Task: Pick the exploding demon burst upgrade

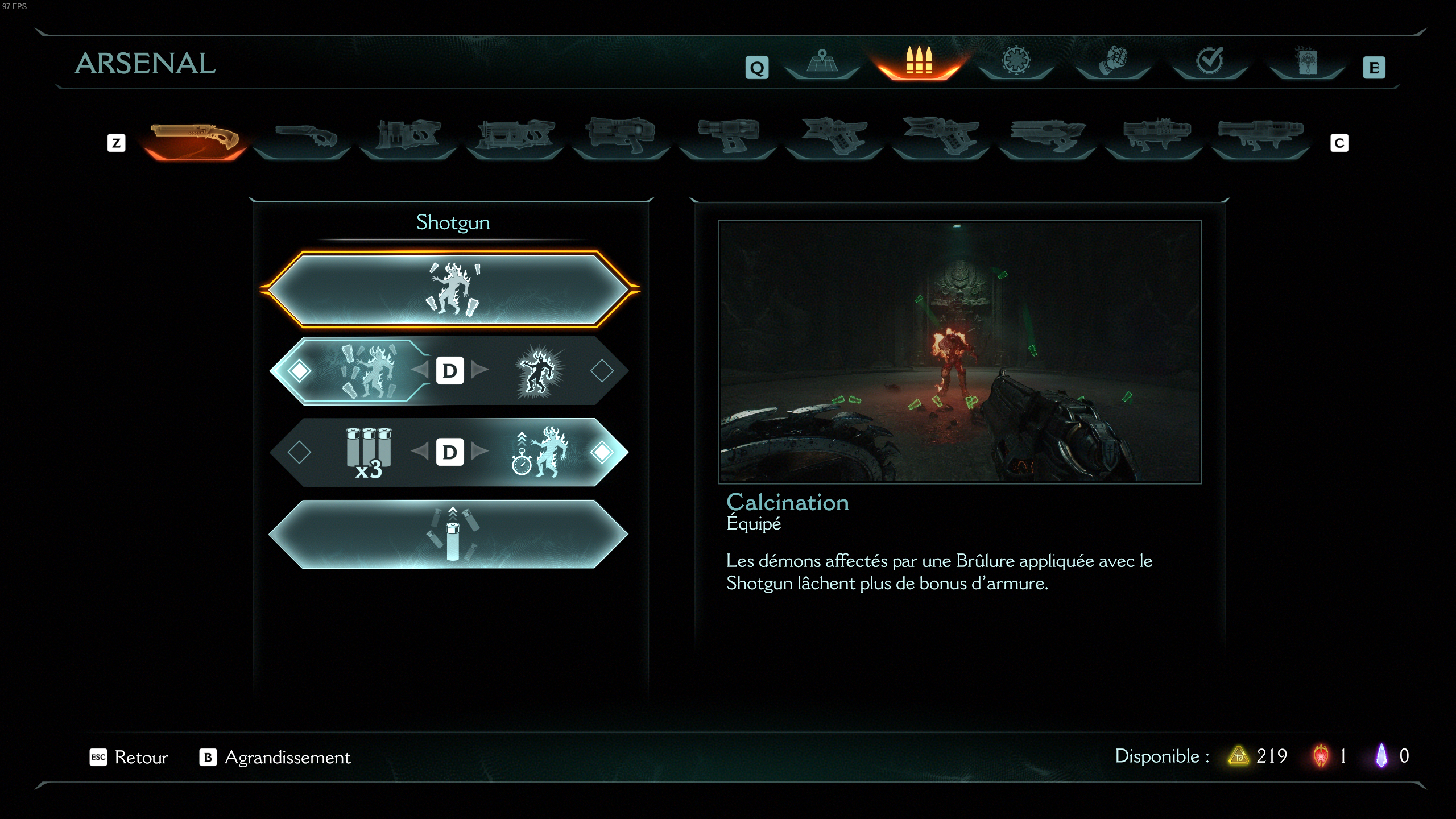Action: 538,371
